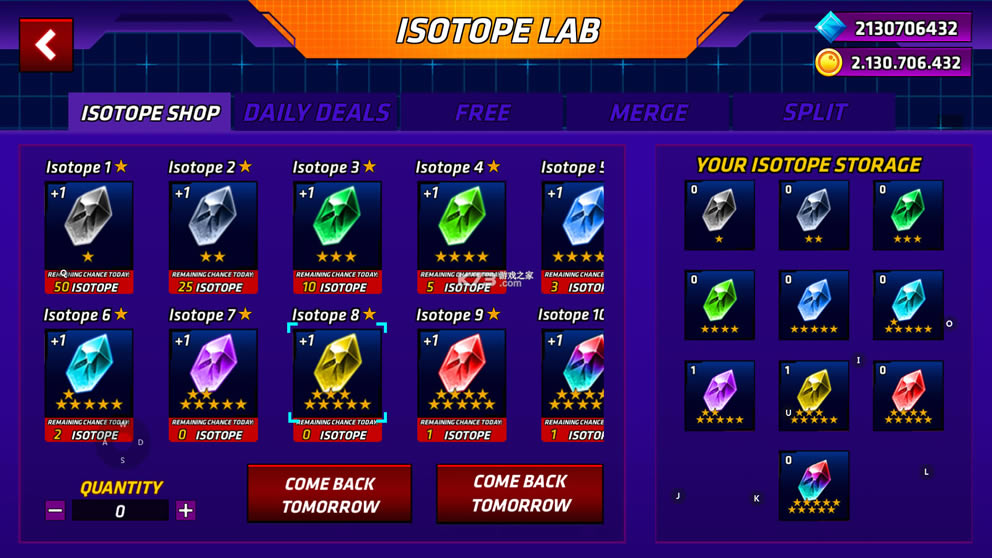Open the Split tab
Screen dimensions: 992x558
(x=815, y=113)
